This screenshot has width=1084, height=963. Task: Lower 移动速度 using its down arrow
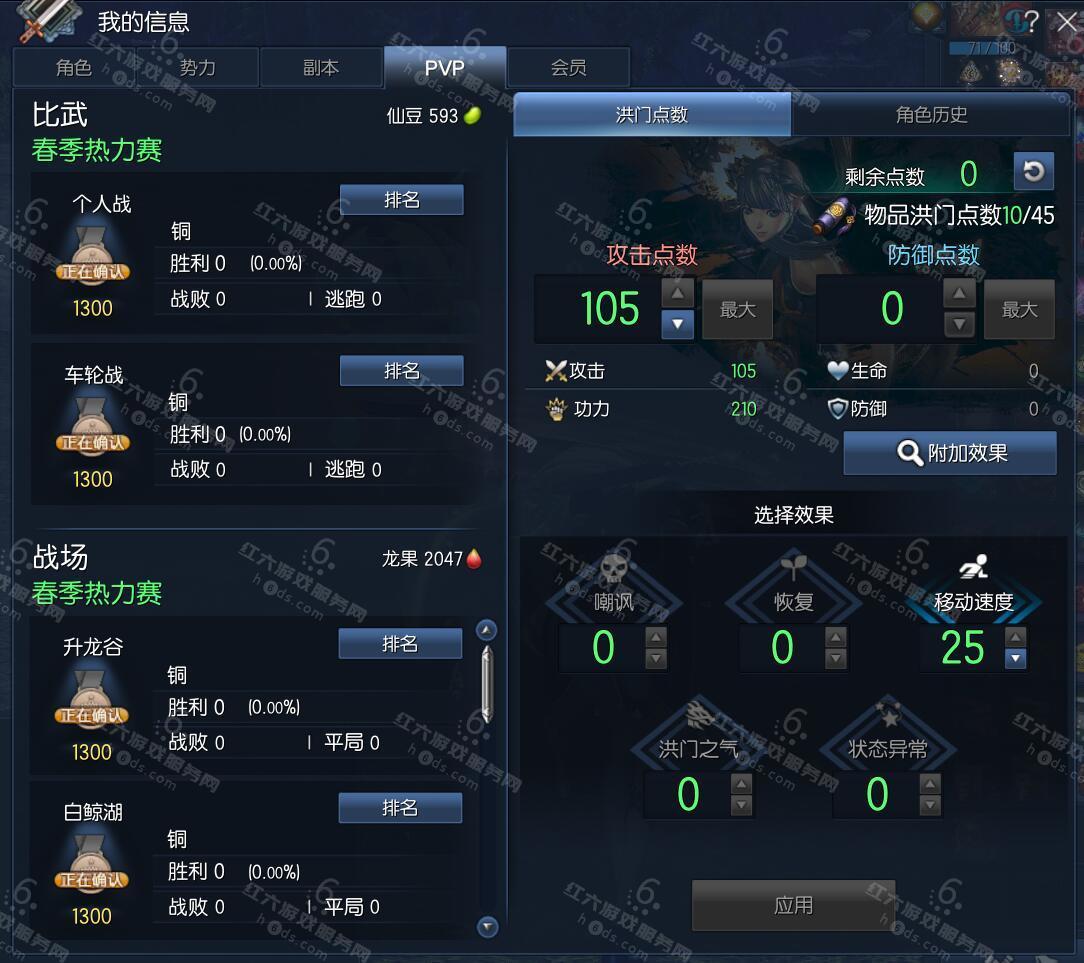1015,659
